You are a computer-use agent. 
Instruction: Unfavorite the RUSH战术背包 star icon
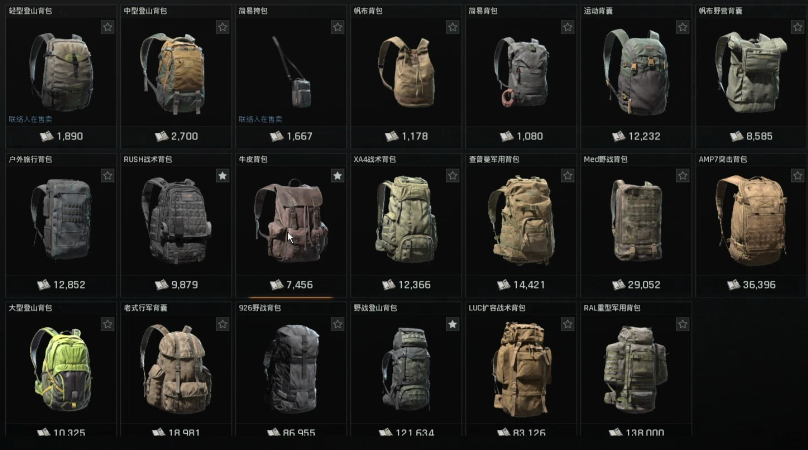click(222, 176)
